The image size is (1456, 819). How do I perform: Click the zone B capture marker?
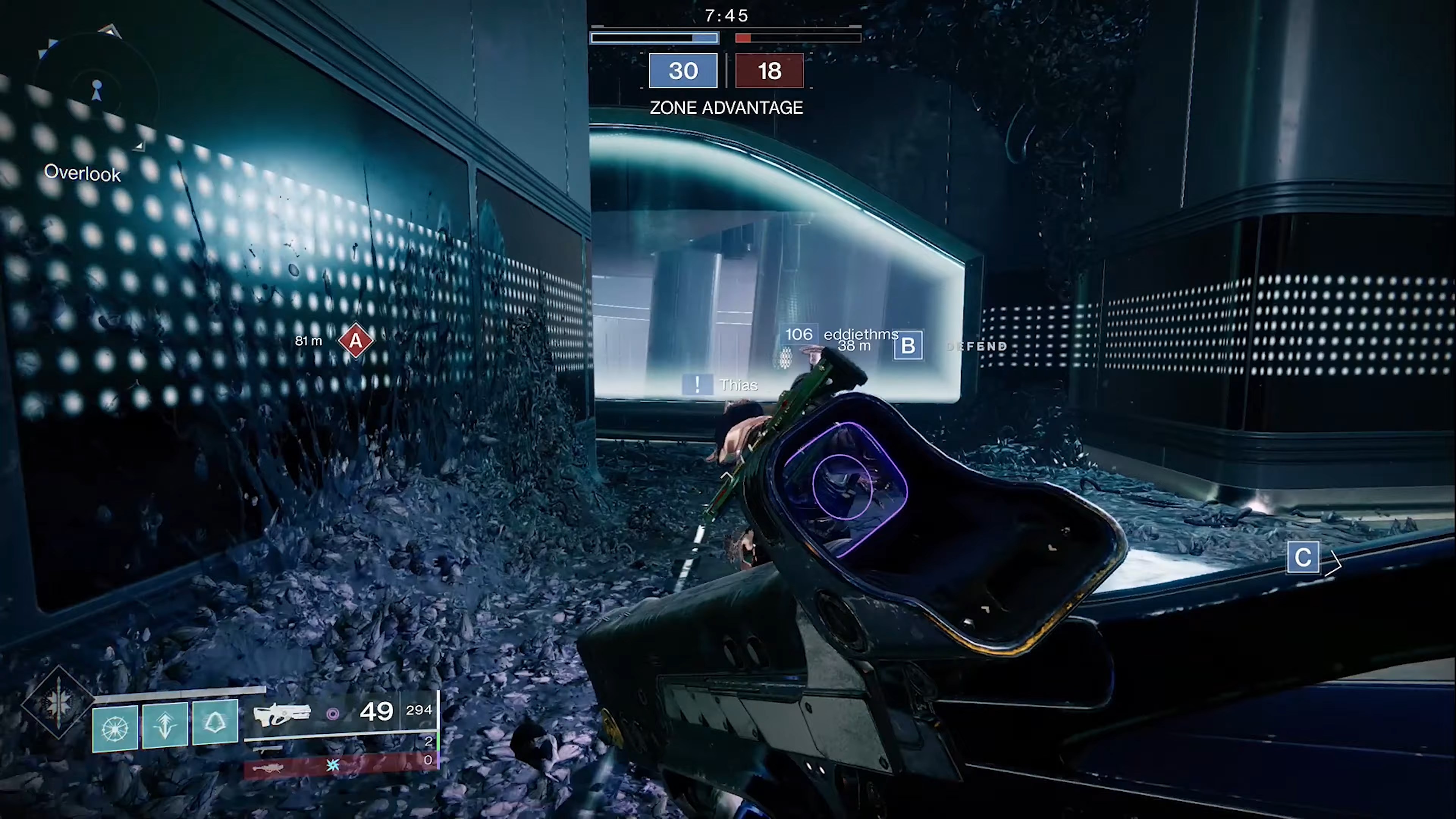pyautogui.click(x=908, y=345)
